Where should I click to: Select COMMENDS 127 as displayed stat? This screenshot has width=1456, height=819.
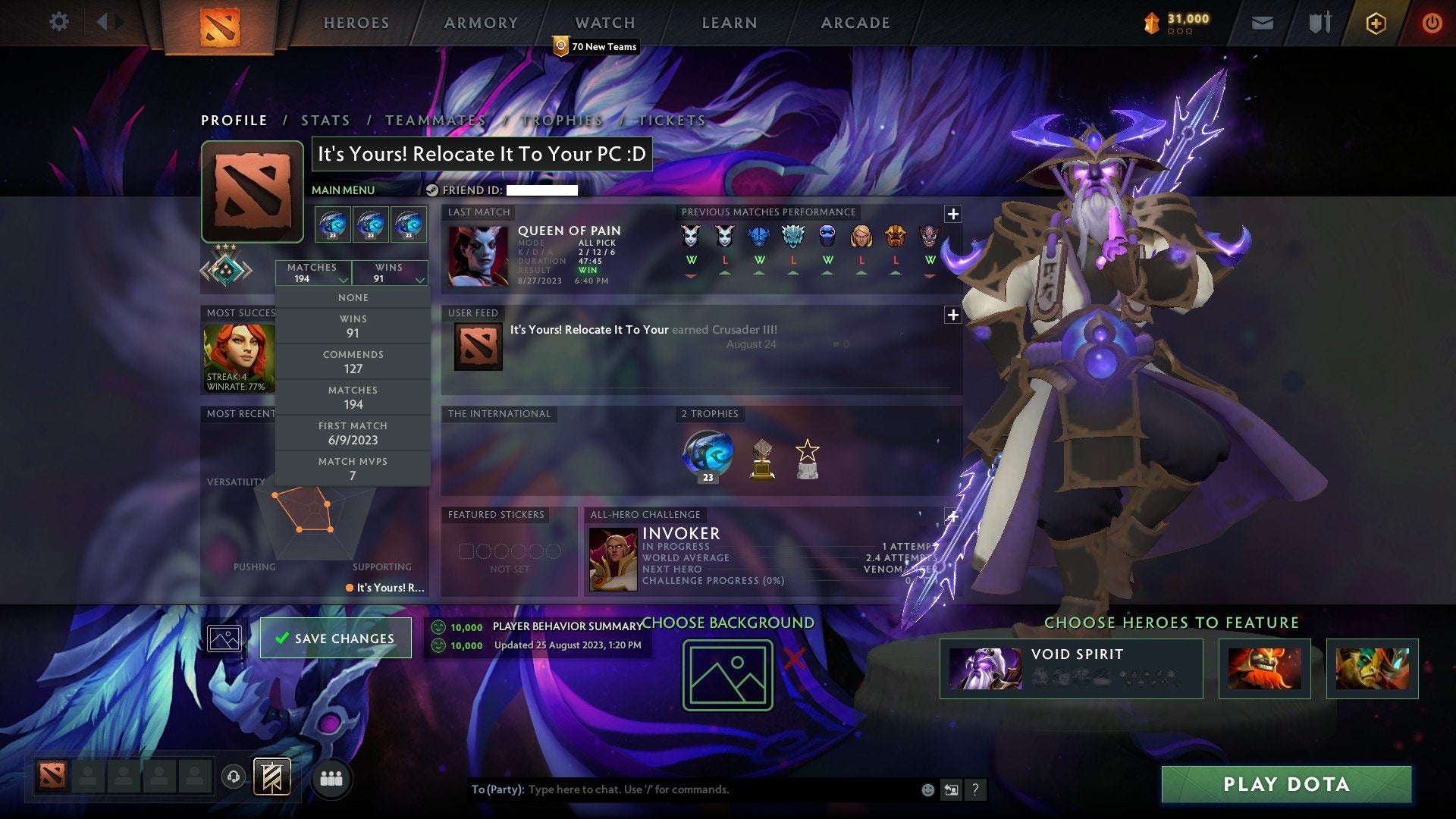(353, 361)
